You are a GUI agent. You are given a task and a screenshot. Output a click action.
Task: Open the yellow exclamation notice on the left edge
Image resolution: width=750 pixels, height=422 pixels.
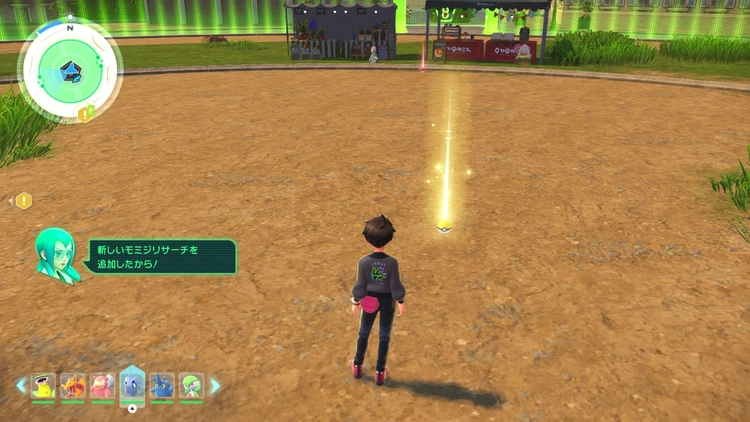(x=24, y=201)
